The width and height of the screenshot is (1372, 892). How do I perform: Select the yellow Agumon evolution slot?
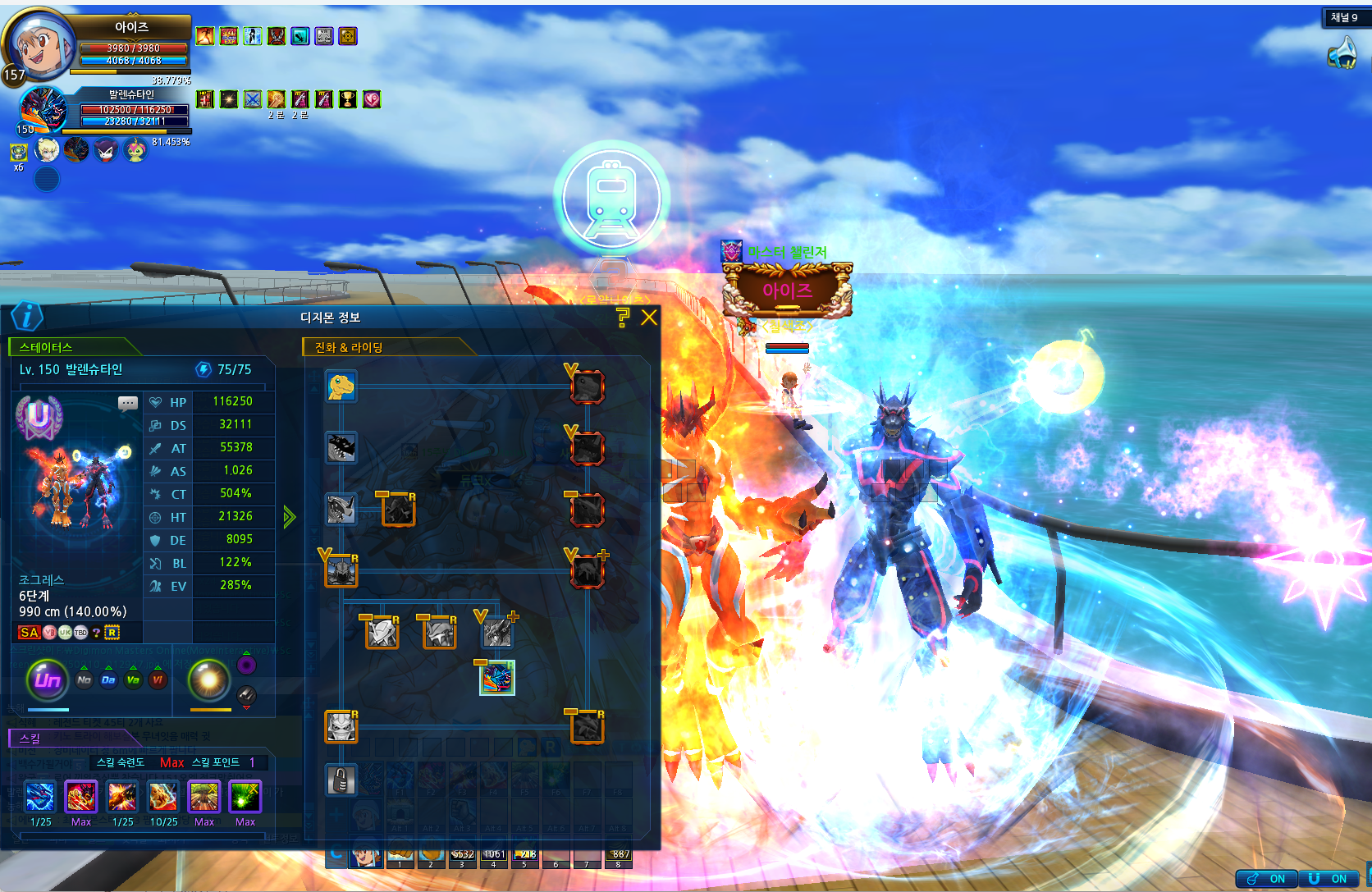(x=341, y=386)
